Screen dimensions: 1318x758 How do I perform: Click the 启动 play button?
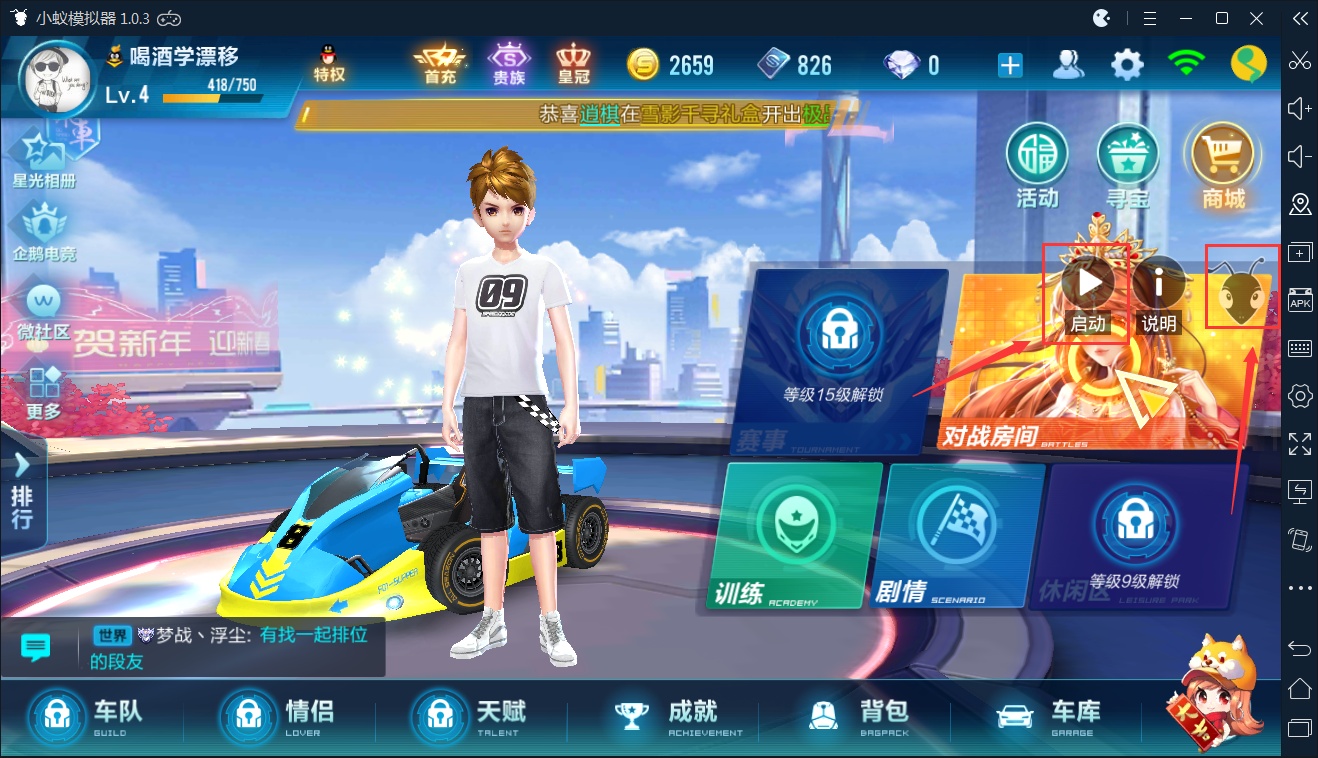tap(1088, 283)
